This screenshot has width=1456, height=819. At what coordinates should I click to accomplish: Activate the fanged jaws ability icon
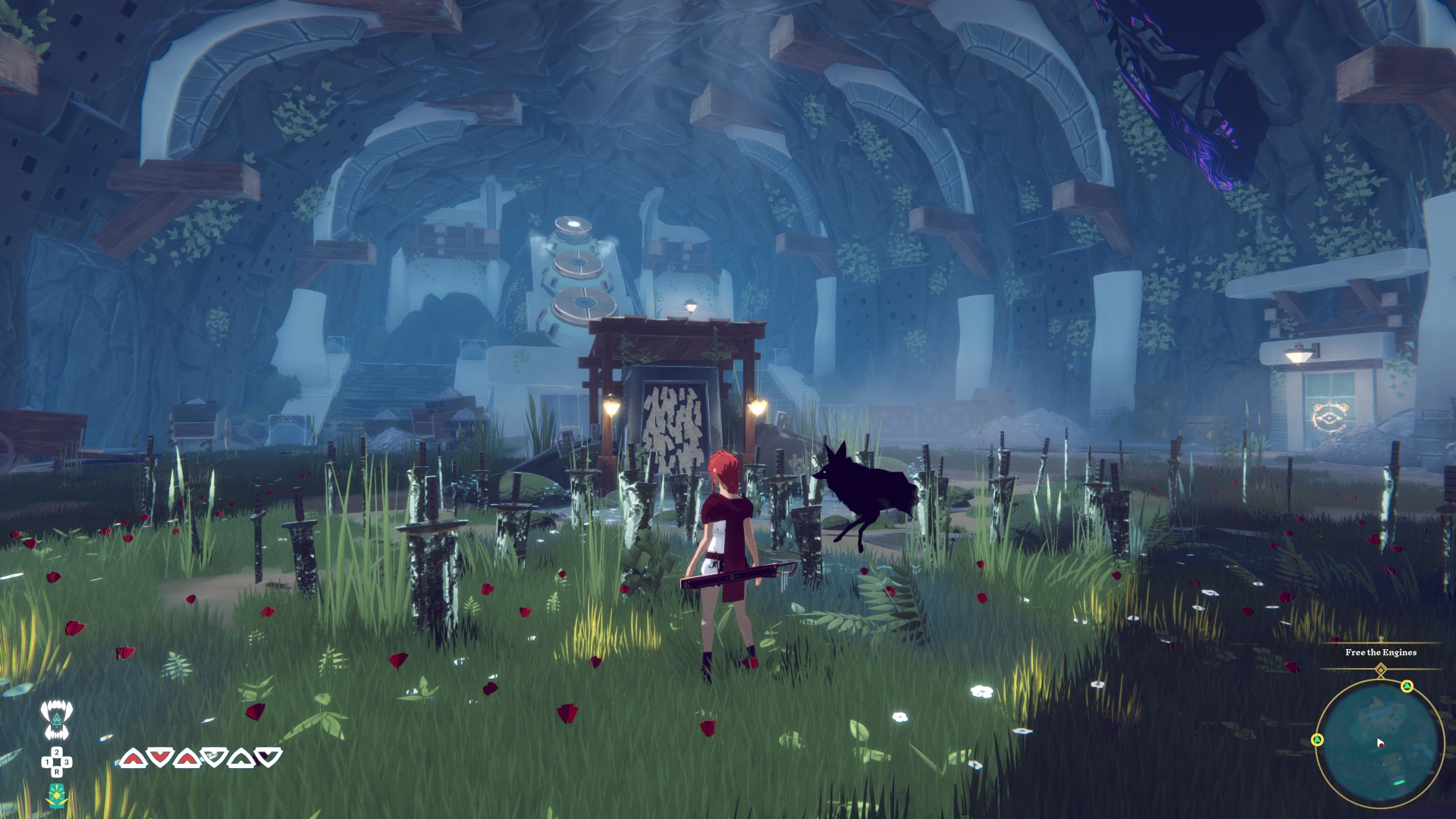pos(56,719)
